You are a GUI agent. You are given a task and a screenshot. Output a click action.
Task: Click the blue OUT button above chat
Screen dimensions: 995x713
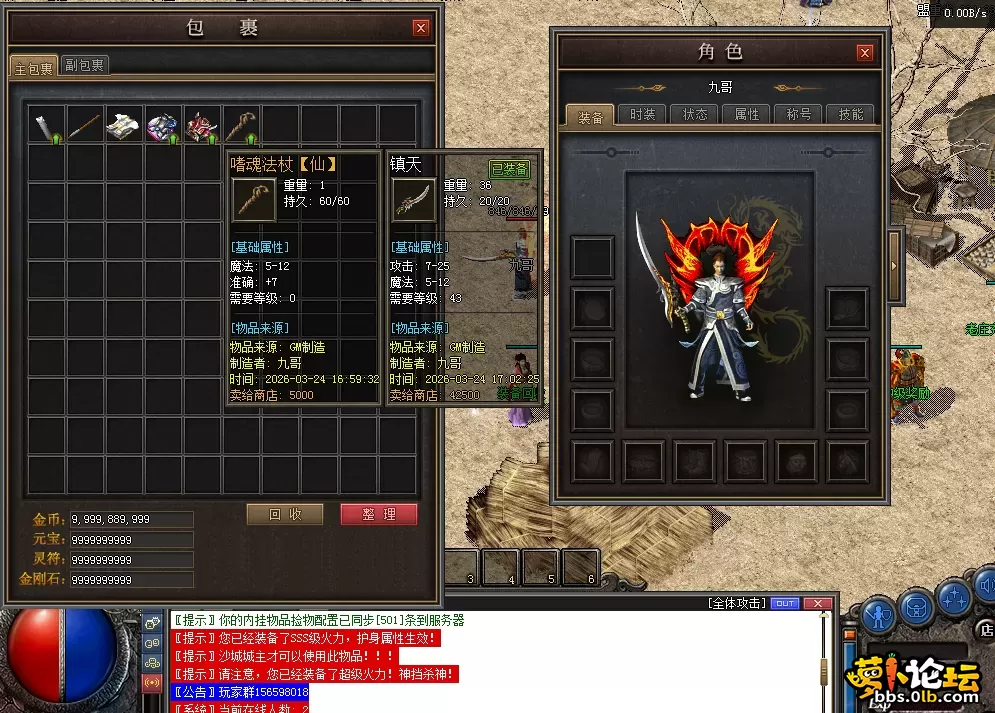pos(785,603)
